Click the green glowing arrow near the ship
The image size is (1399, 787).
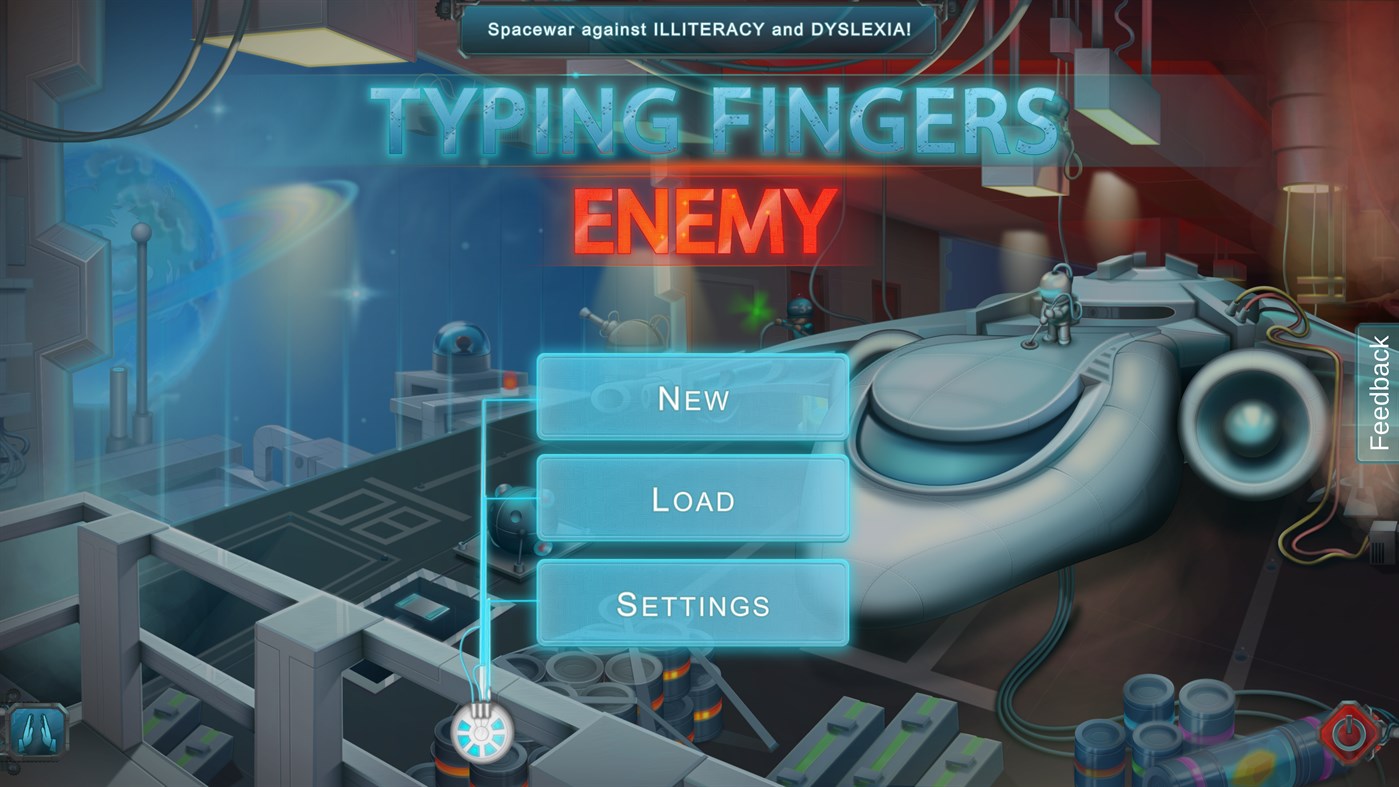pos(755,310)
